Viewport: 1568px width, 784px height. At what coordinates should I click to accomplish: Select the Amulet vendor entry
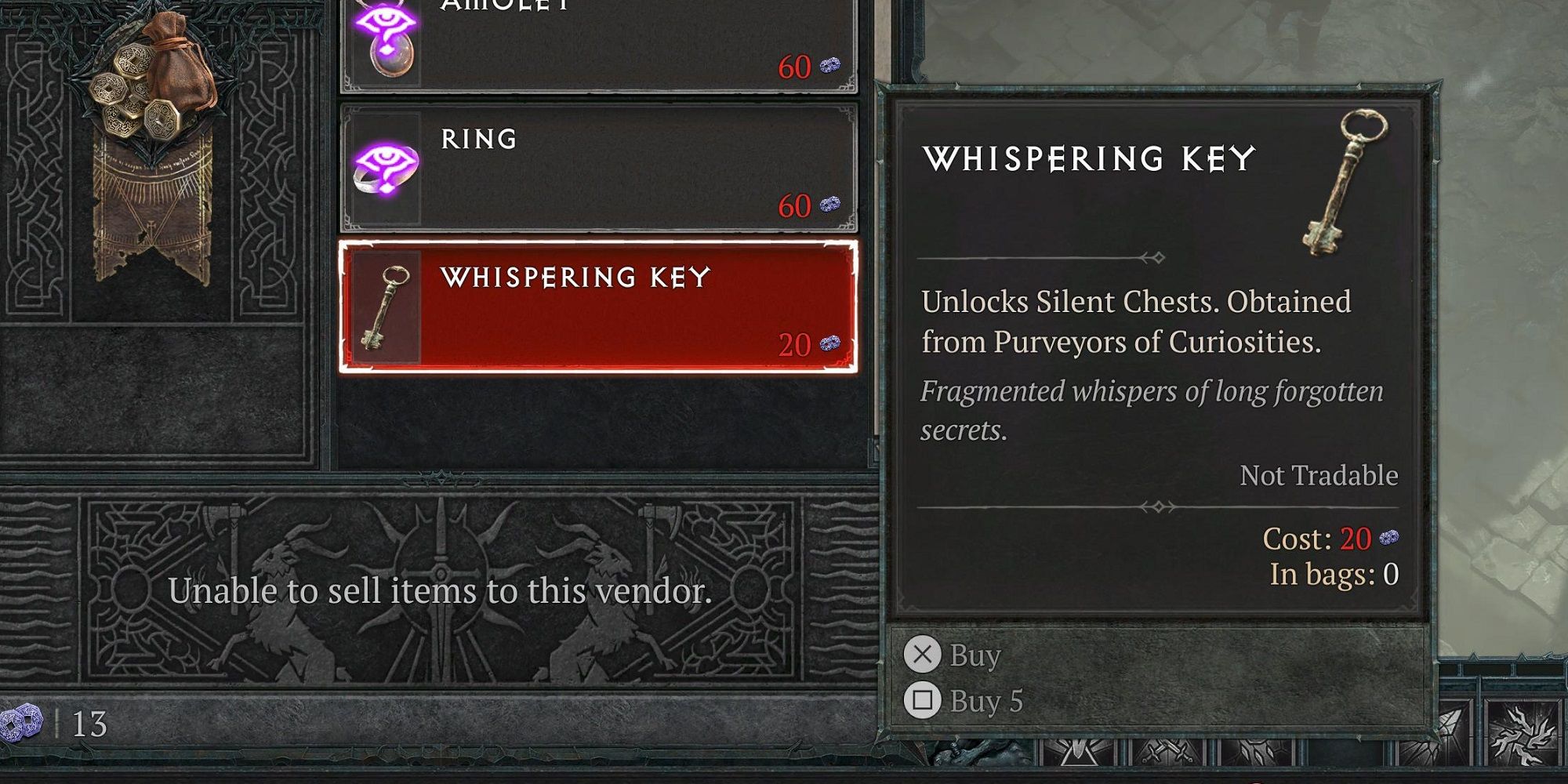click(x=597, y=43)
